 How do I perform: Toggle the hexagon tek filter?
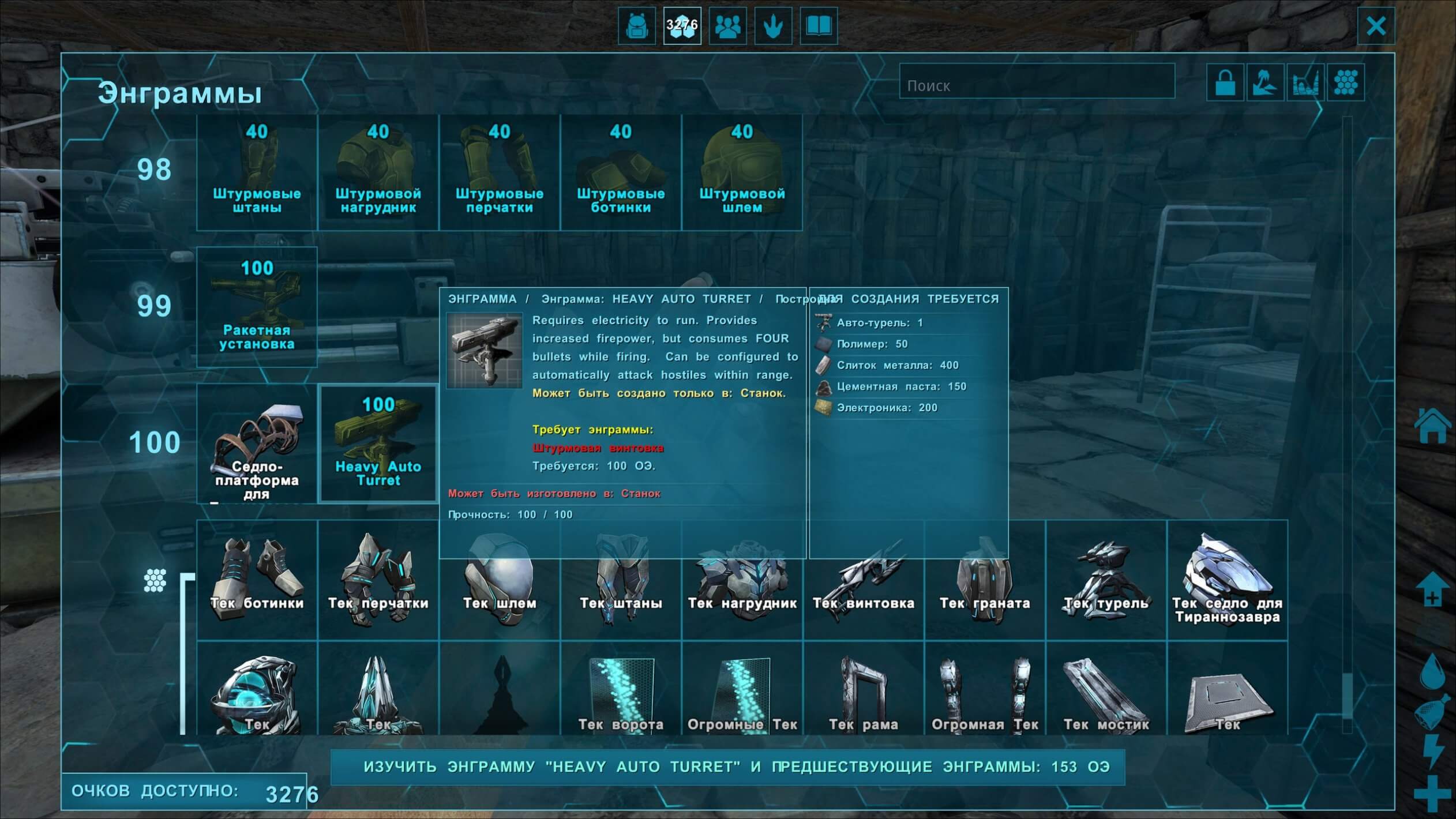click(1346, 82)
